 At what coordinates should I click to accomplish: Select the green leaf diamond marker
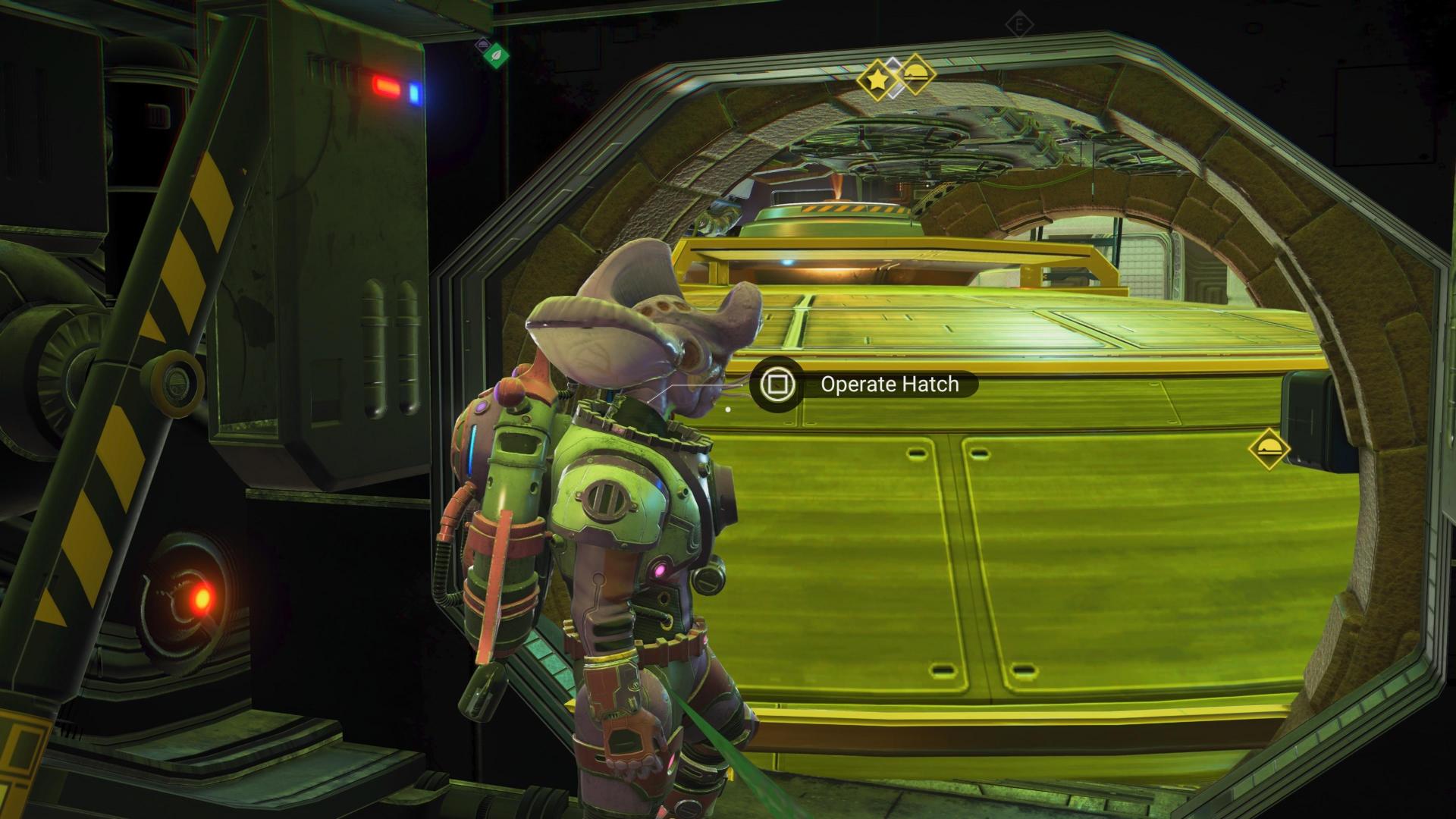497,55
